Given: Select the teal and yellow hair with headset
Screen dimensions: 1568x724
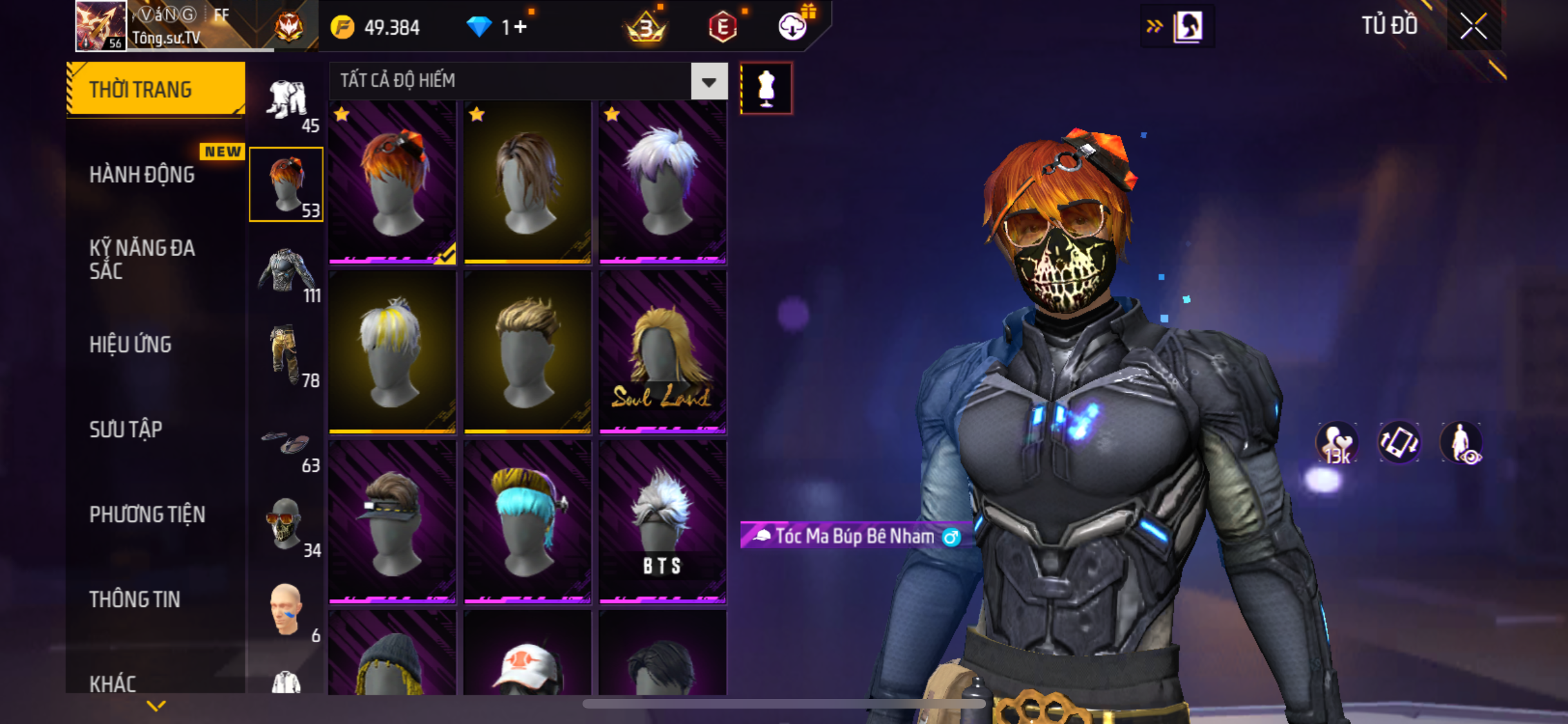Looking at the screenshot, I should [527, 522].
